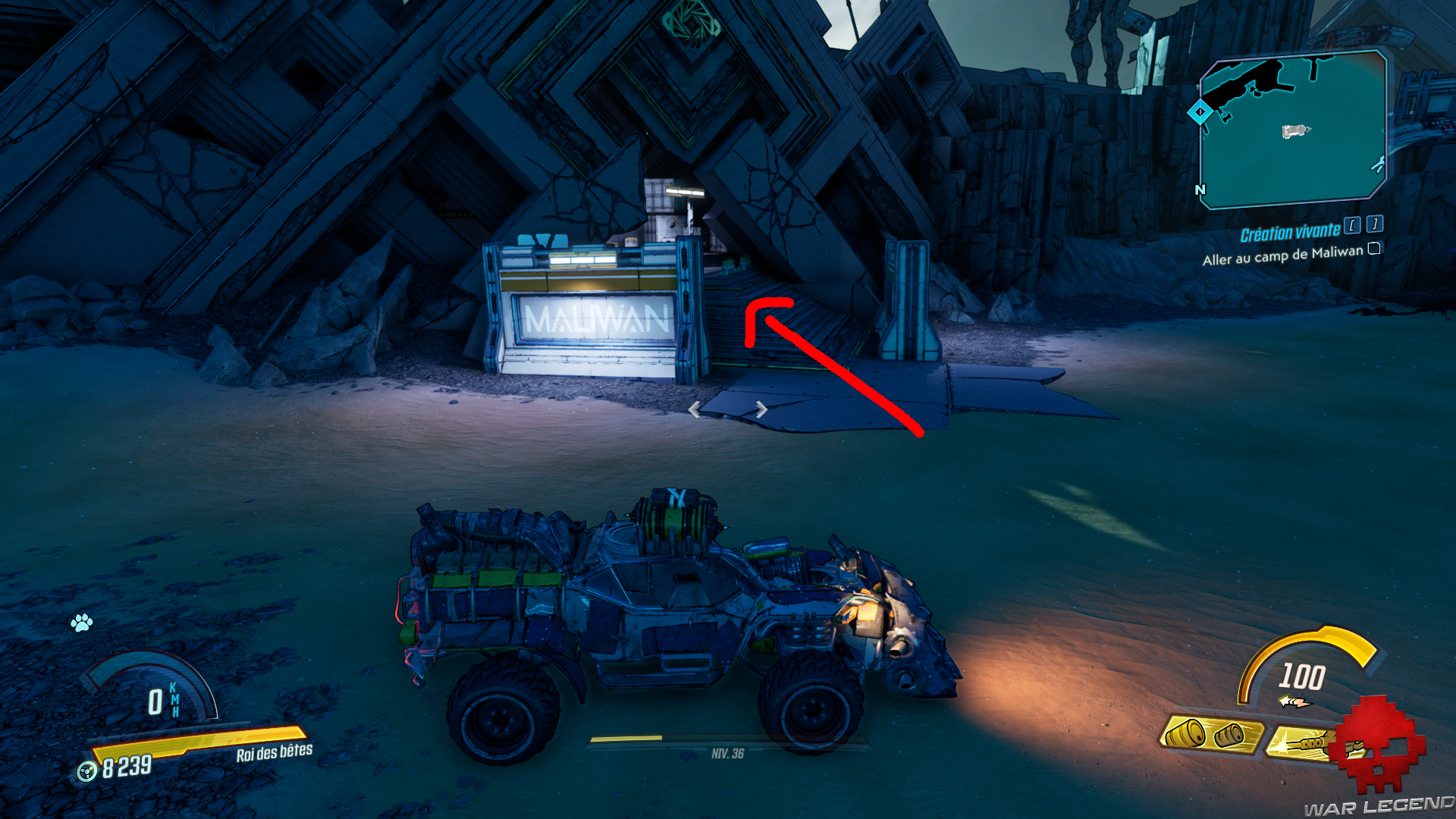This screenshot has width=1456, height=819.
Task: Click the N compass marker on the minimap
Action: [1200, 189]
